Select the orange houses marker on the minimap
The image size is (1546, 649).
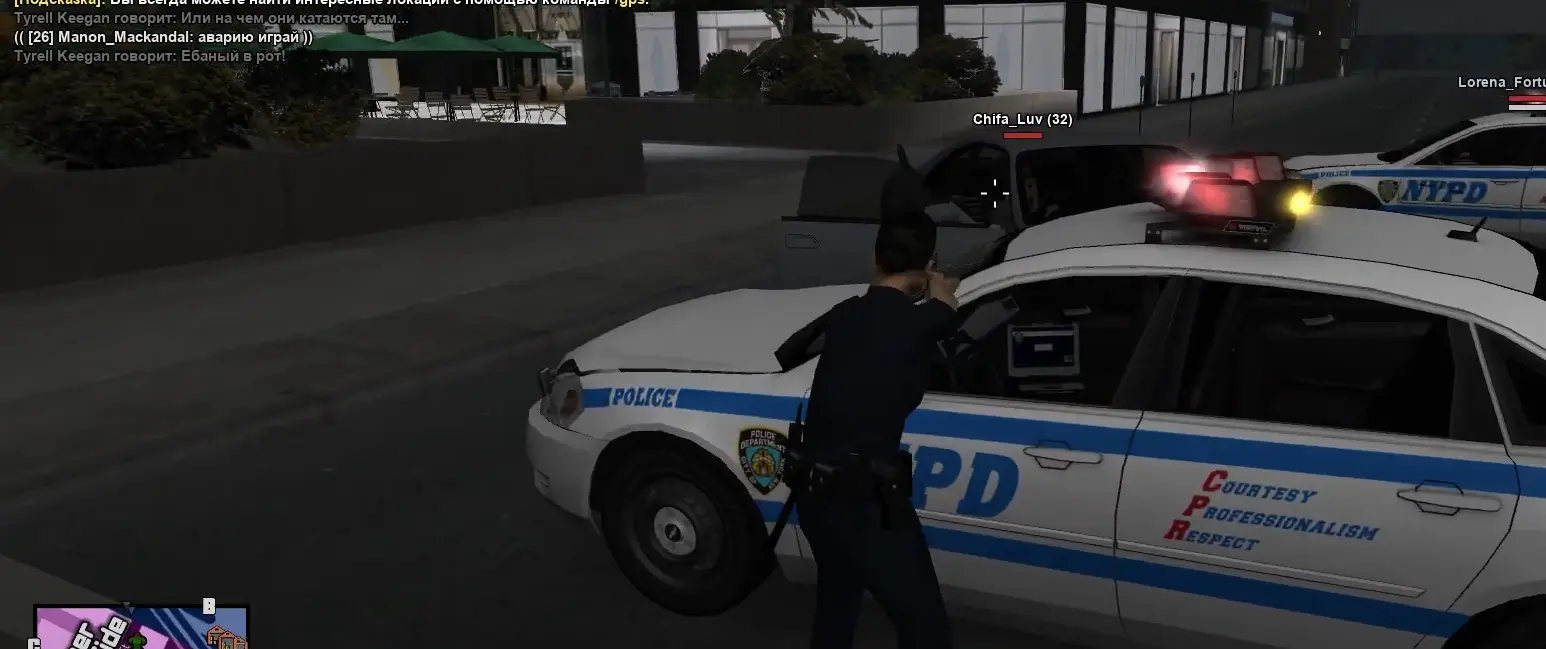226,637
